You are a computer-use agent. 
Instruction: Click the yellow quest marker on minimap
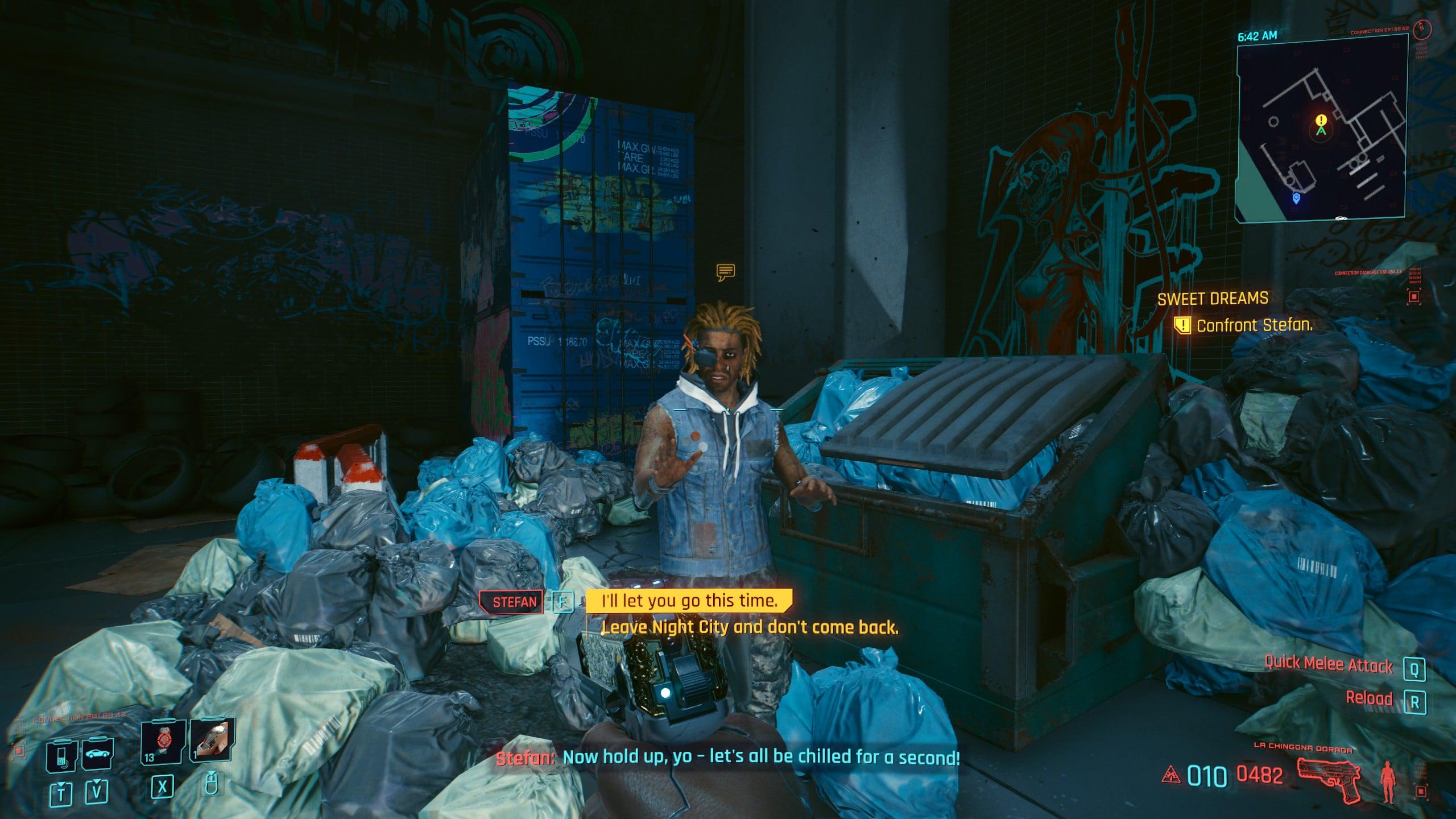point(1321,120)
